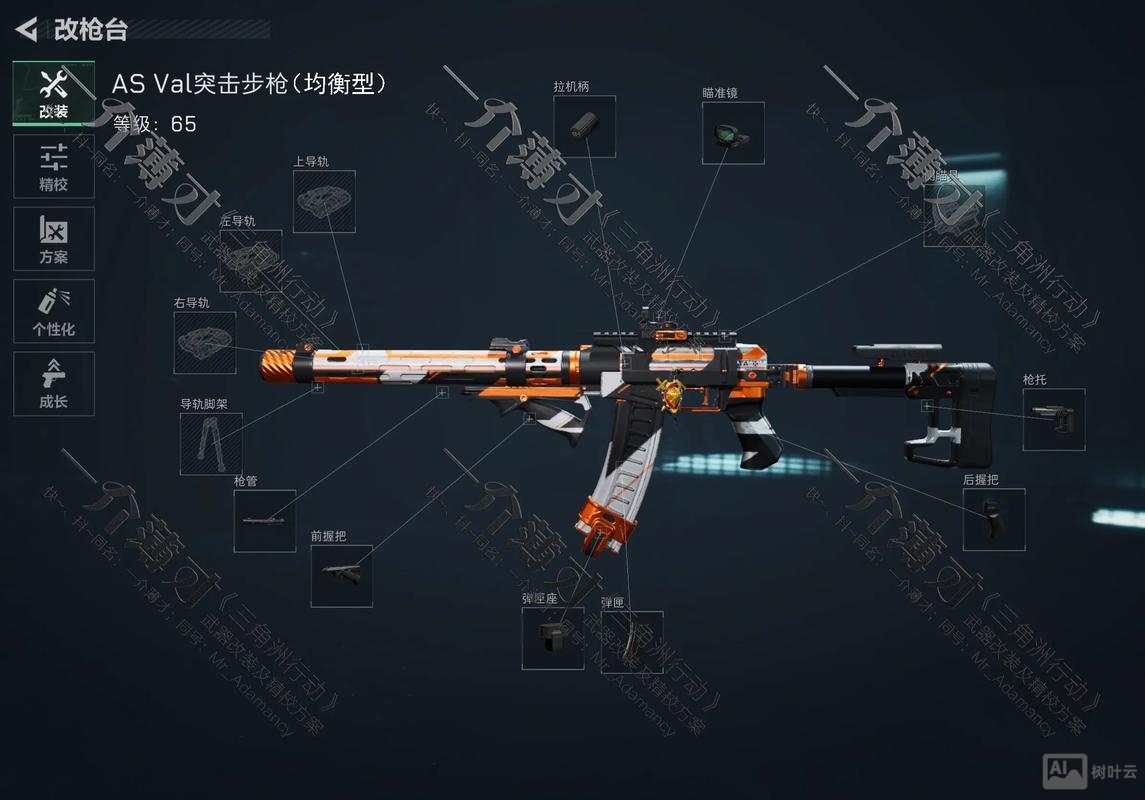Open the 弹匣 magazine slot

pos(632,642)
